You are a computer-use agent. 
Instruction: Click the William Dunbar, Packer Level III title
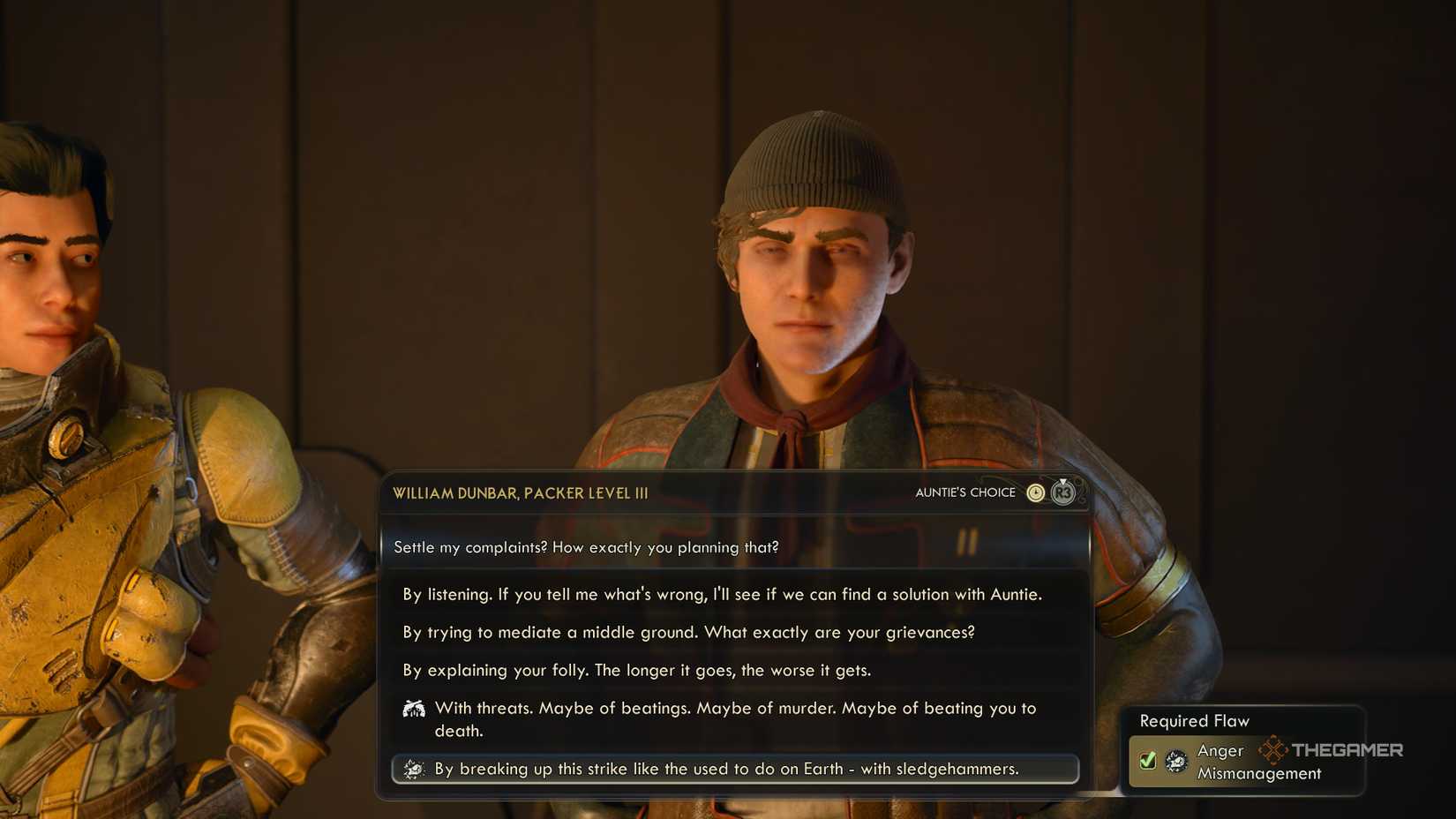click(x=520, y=492)
